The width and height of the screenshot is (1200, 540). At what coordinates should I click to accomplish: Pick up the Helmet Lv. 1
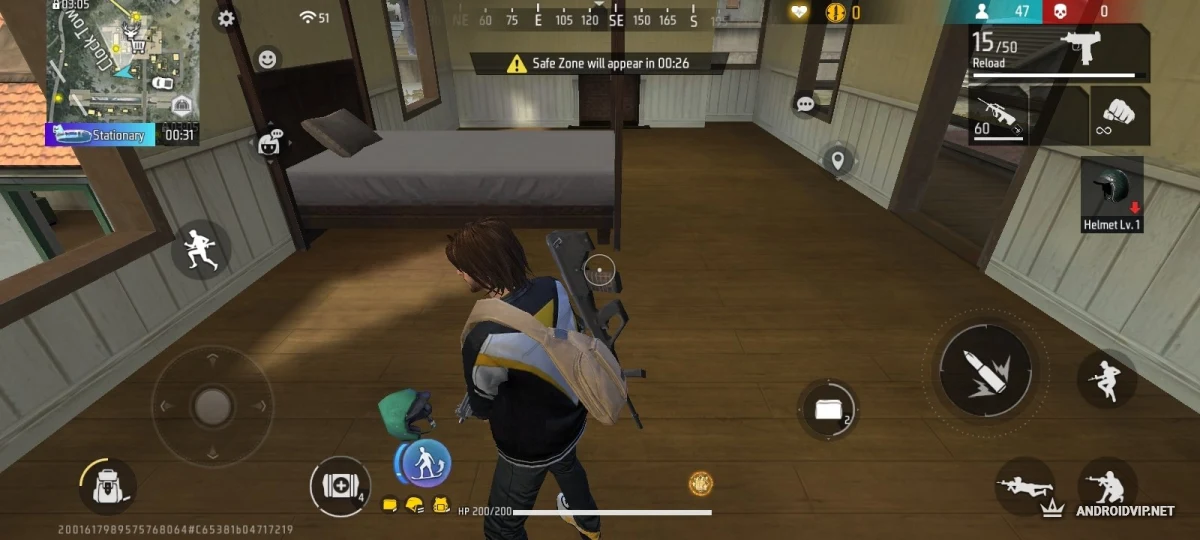pyautogui.click(x=1112, y=193)
